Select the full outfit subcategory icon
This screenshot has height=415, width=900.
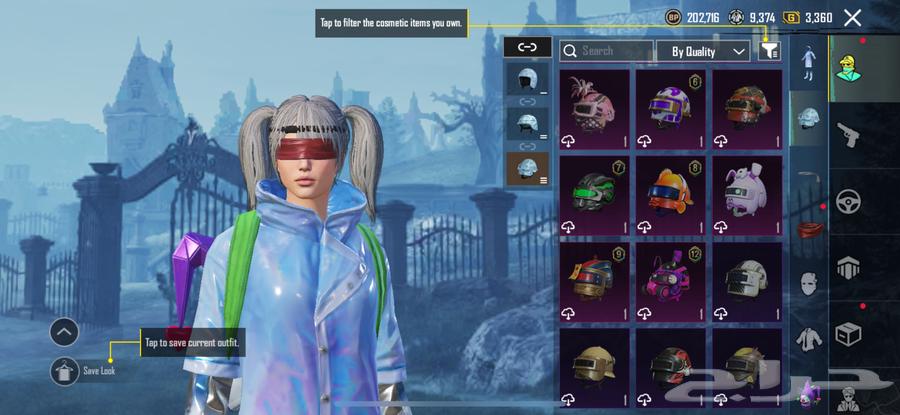(x=808, y=62)
